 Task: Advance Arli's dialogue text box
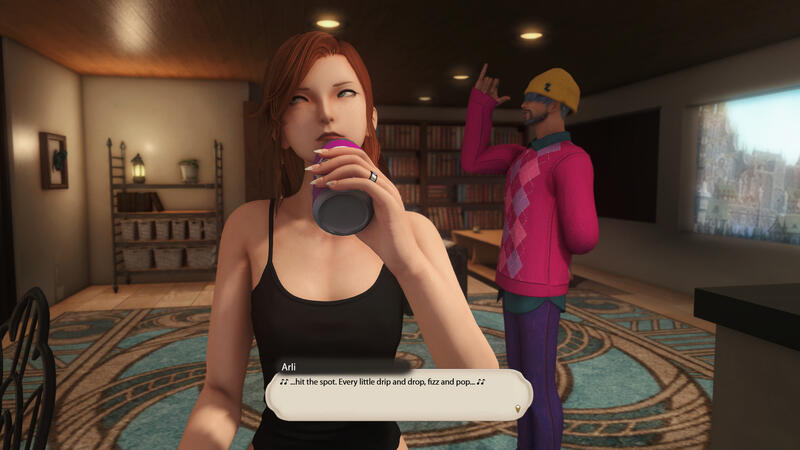pos(397,393)
